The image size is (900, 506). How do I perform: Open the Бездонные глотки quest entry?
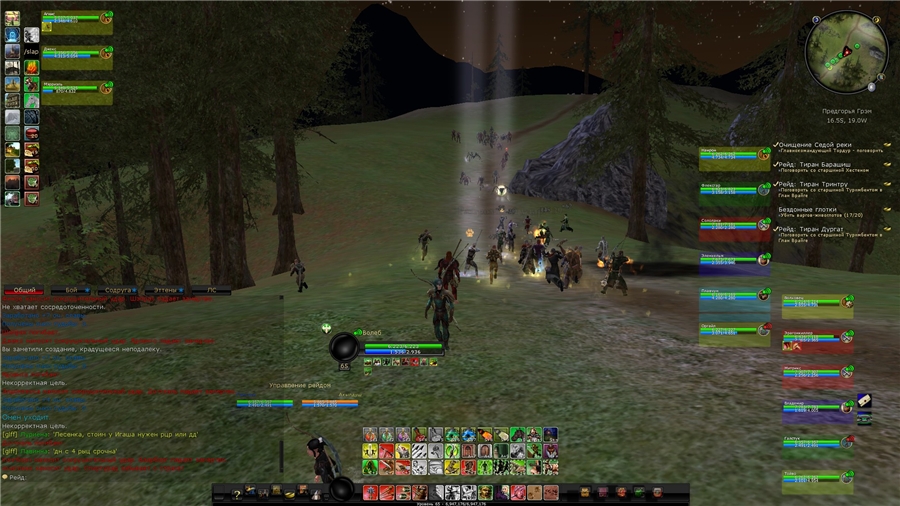[x=808, y=210]
